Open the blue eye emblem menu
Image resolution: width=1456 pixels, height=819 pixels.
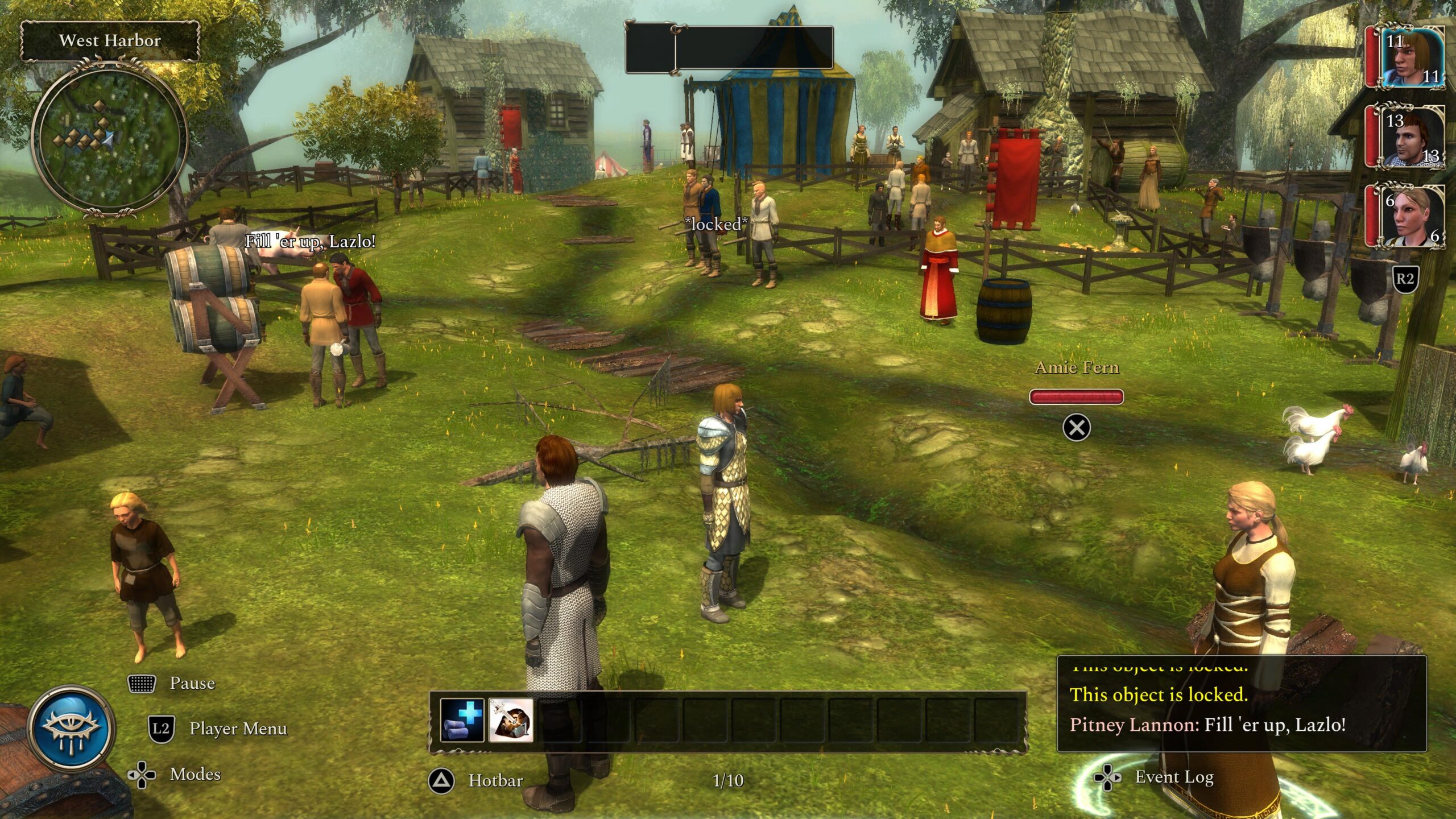[x=72, y=729]
